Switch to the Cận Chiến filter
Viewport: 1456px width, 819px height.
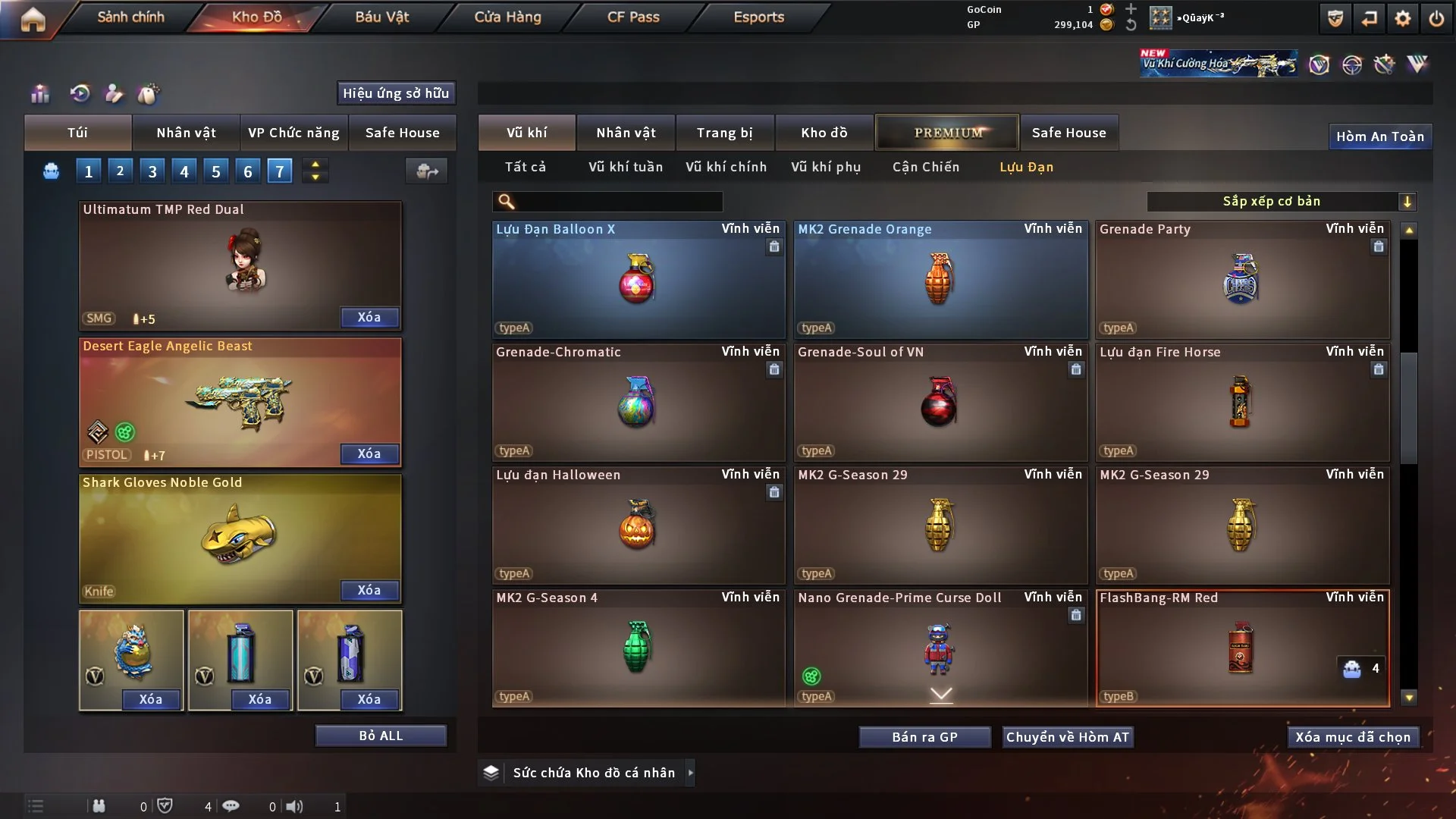[925, 167]
